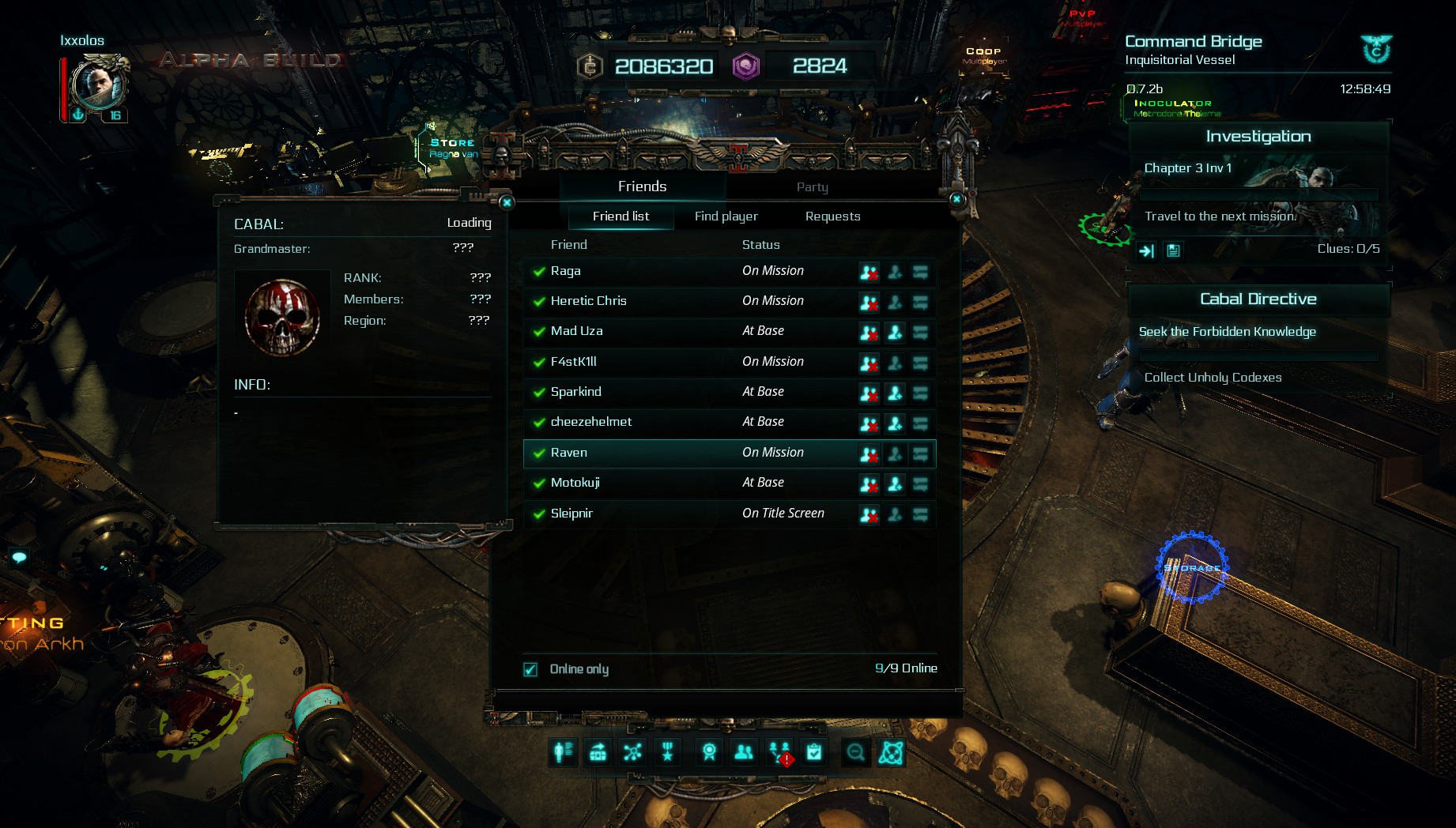Image resolution: width=1456 pixels, height=828 pixels.
Task: Remove Sleipnir from friends list
Action: (869, 515)
